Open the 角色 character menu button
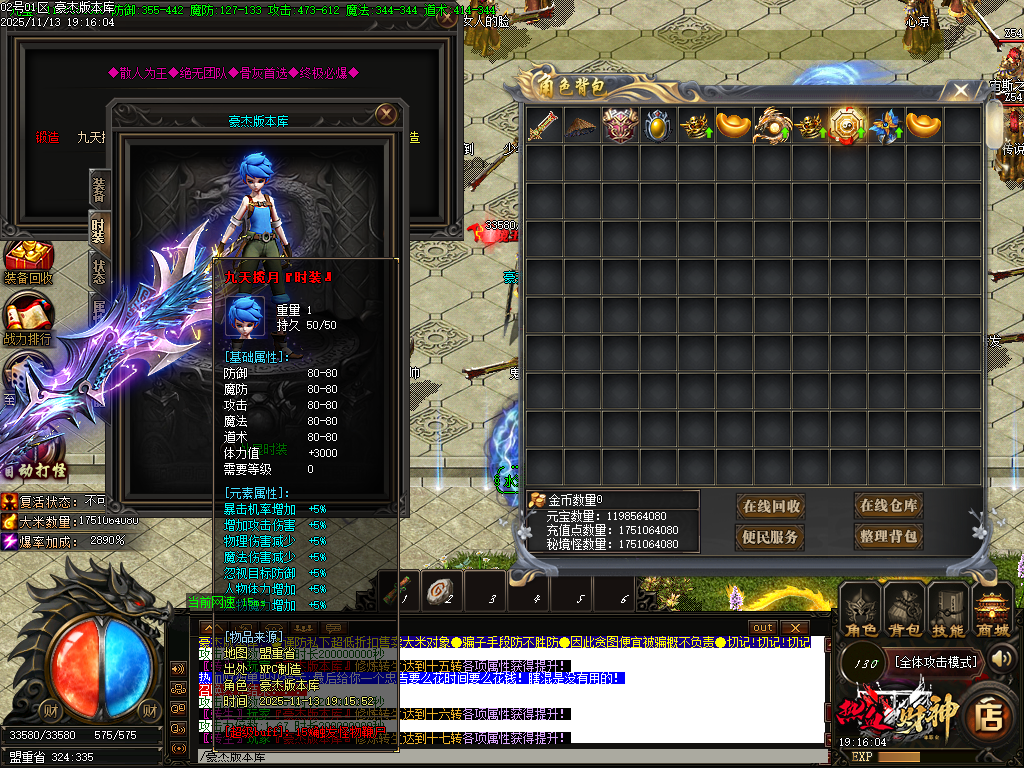The image size is (1024, 768). click(x=861, y=610)
